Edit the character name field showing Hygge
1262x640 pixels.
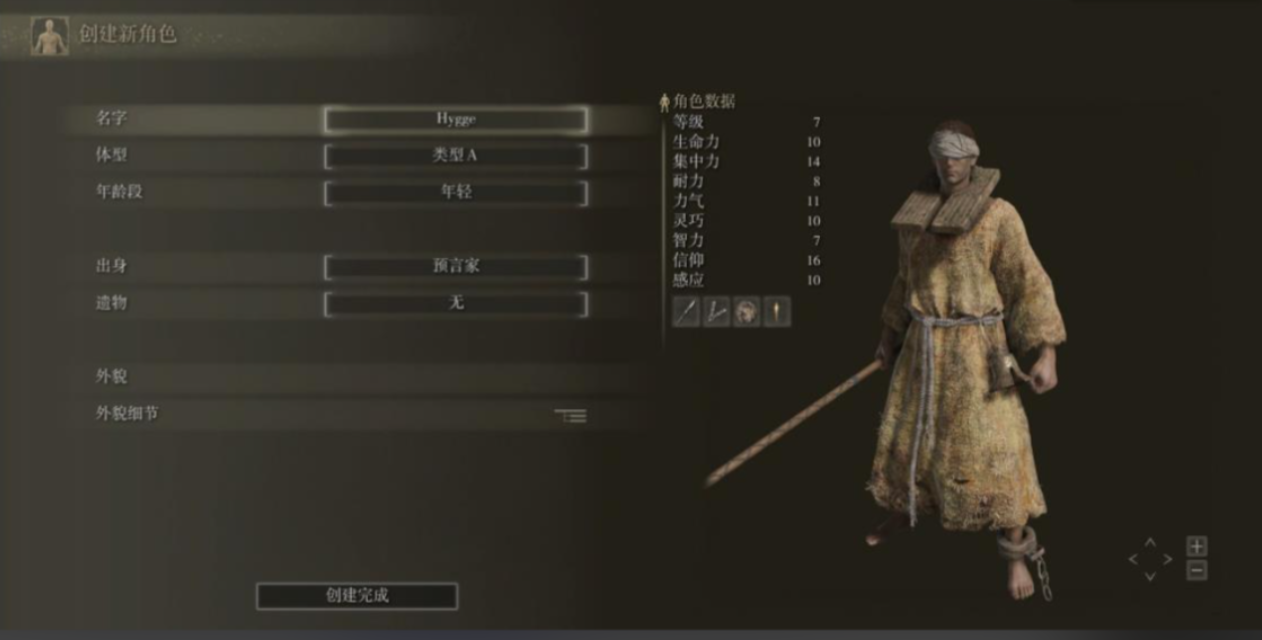click(x=455, y=120)
